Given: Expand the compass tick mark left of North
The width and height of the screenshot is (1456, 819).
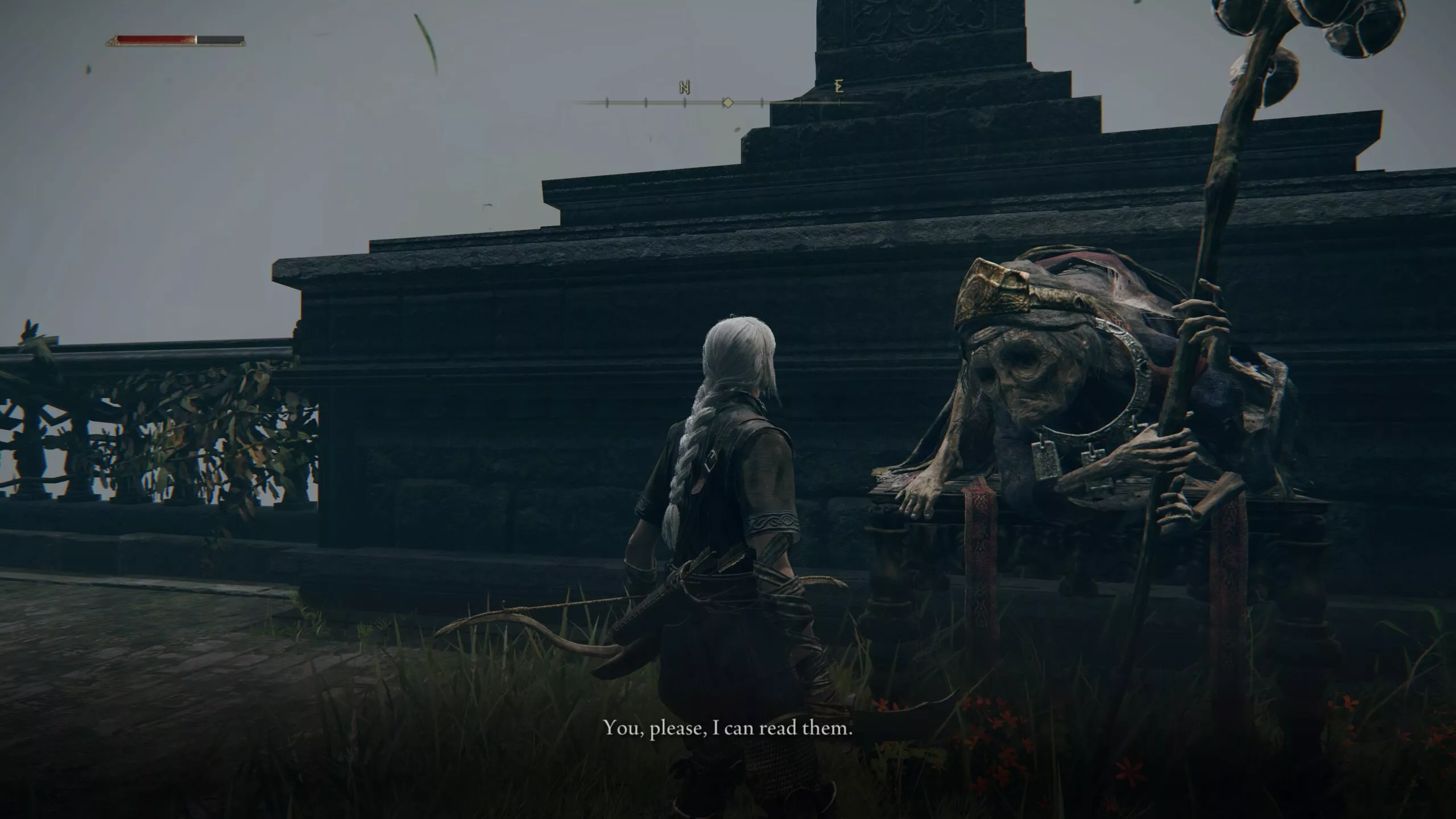Looking at the screenshot, I should pyautogui.click(x=646, y=101).
